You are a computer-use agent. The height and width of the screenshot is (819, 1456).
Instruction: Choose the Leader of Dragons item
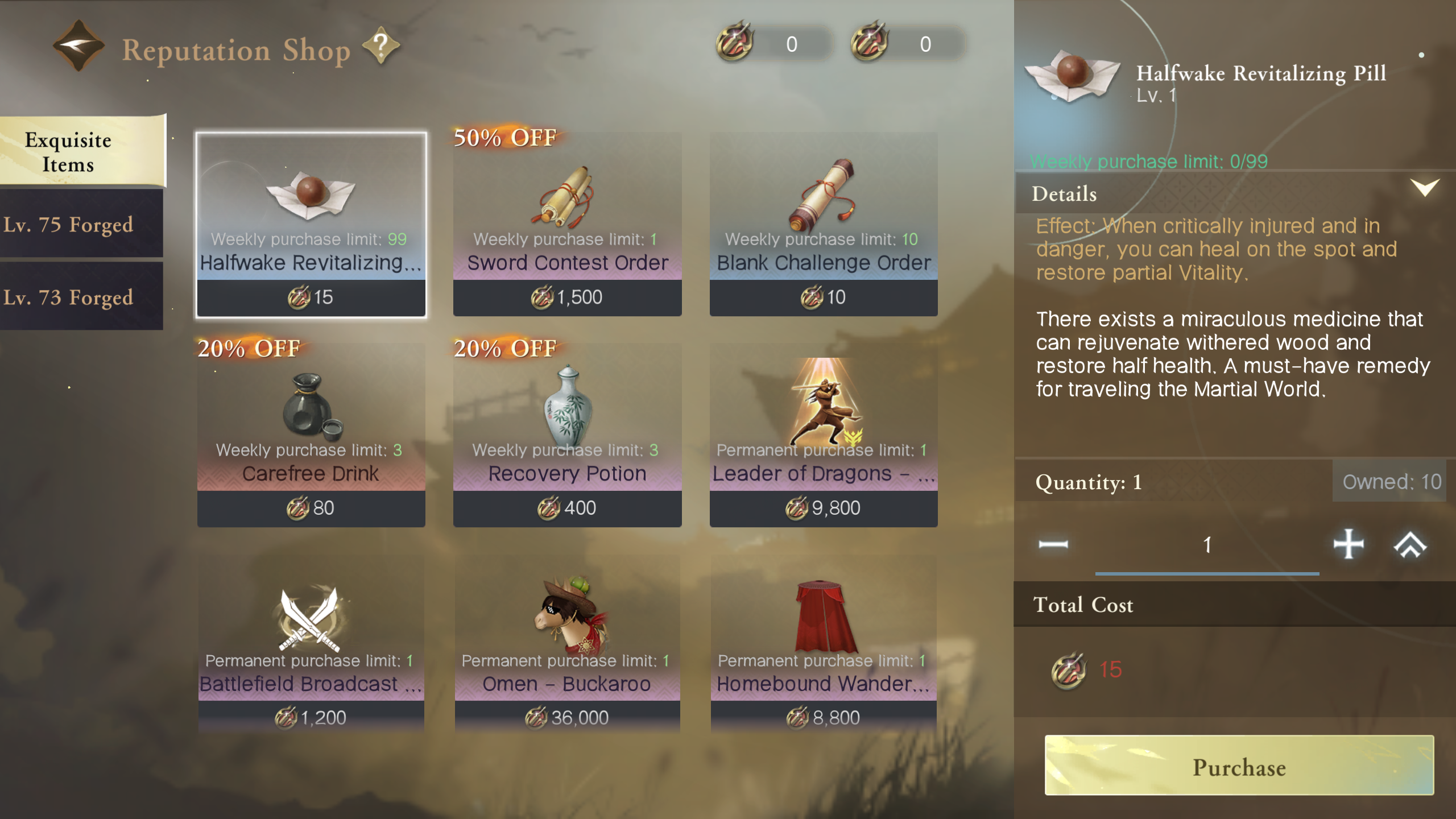tap(824, 435)
